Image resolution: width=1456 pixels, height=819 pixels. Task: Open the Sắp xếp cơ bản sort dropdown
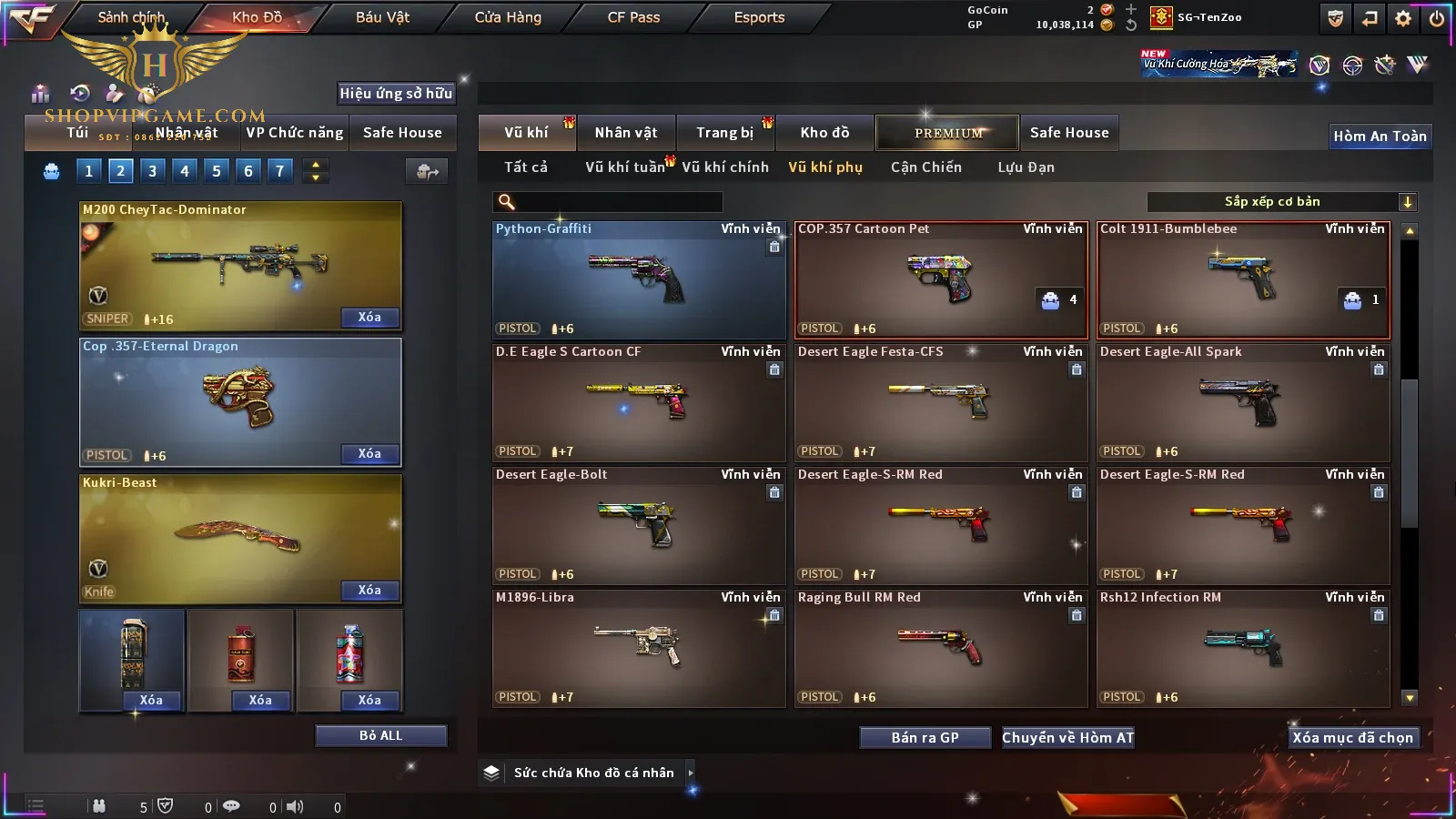1281,202
